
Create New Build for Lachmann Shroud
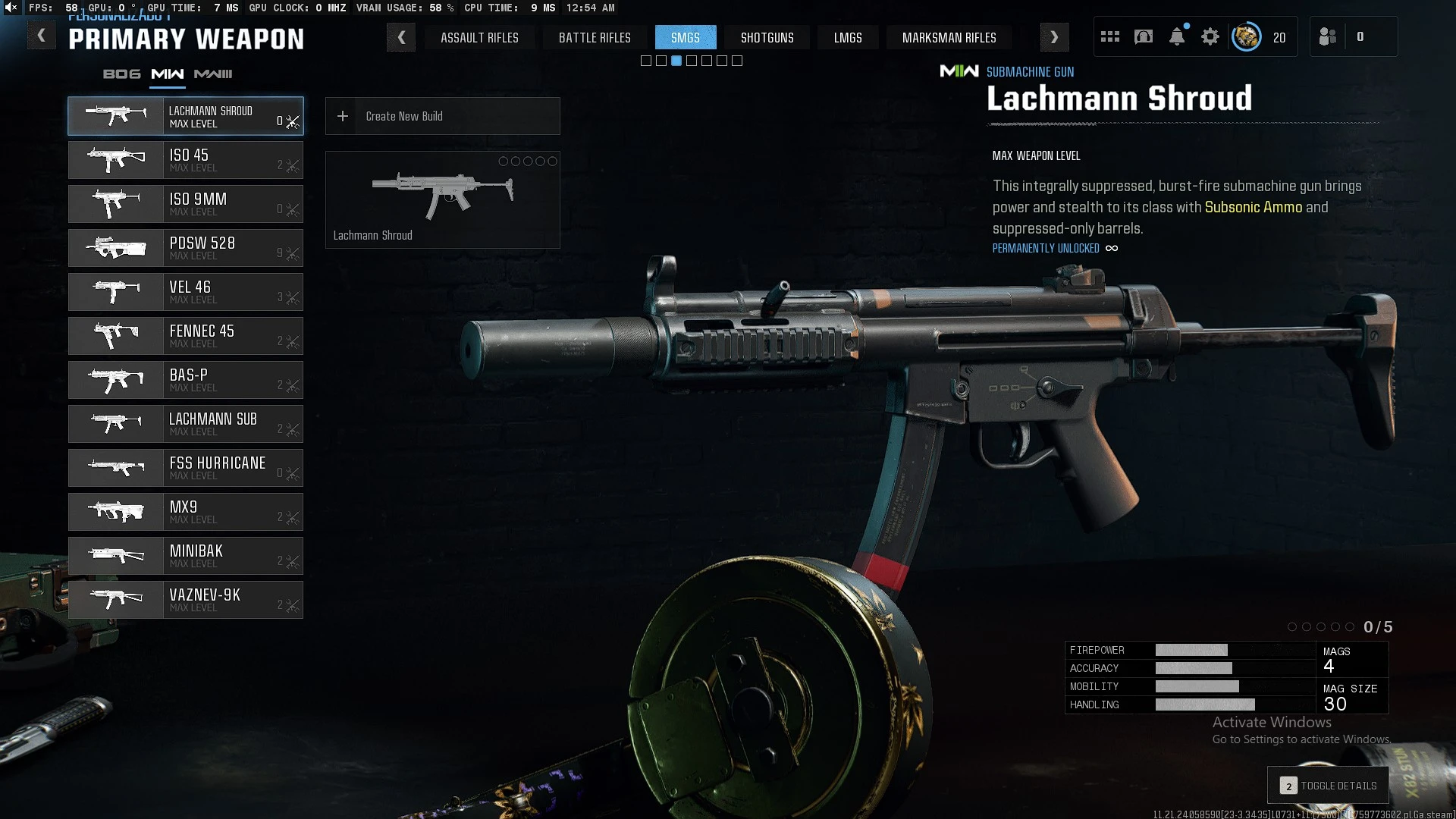442,116
